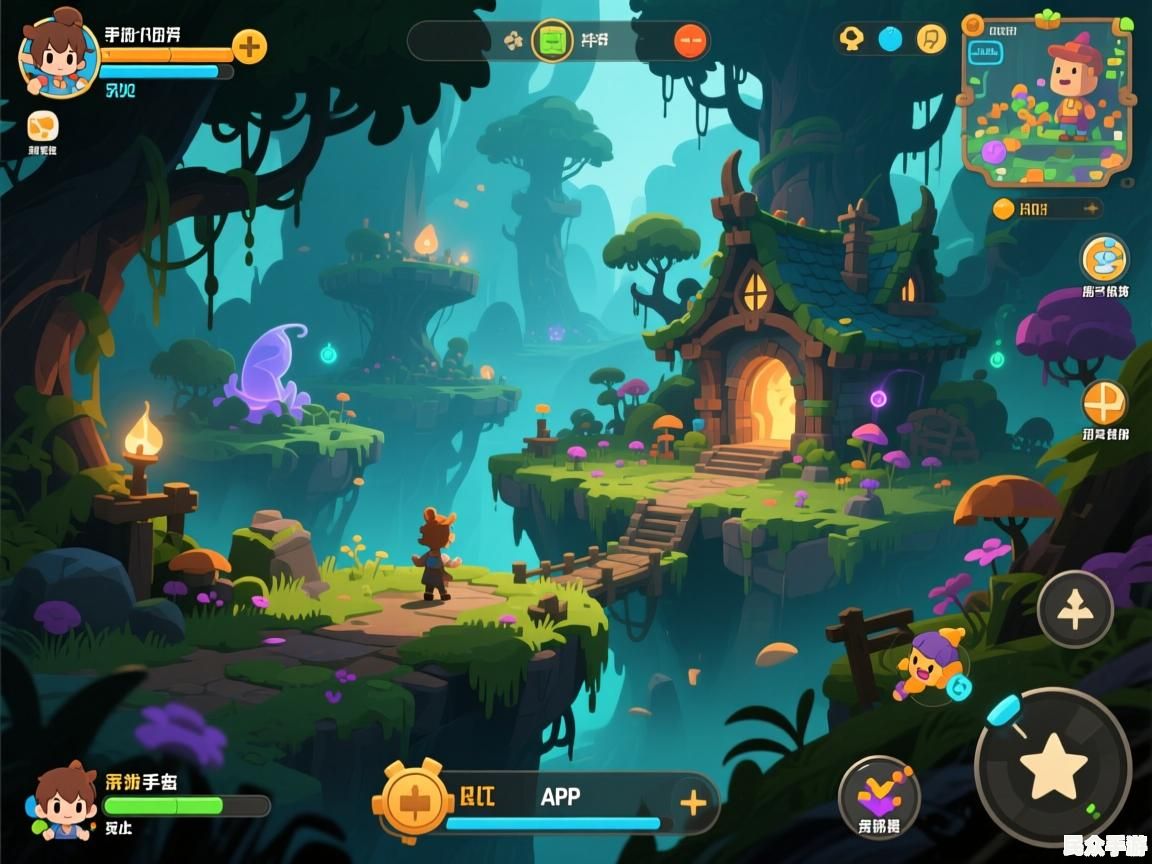This screenshot has height=864, width=1152.
Task: Select the green square icon in top bar
Action: point(551,41)
